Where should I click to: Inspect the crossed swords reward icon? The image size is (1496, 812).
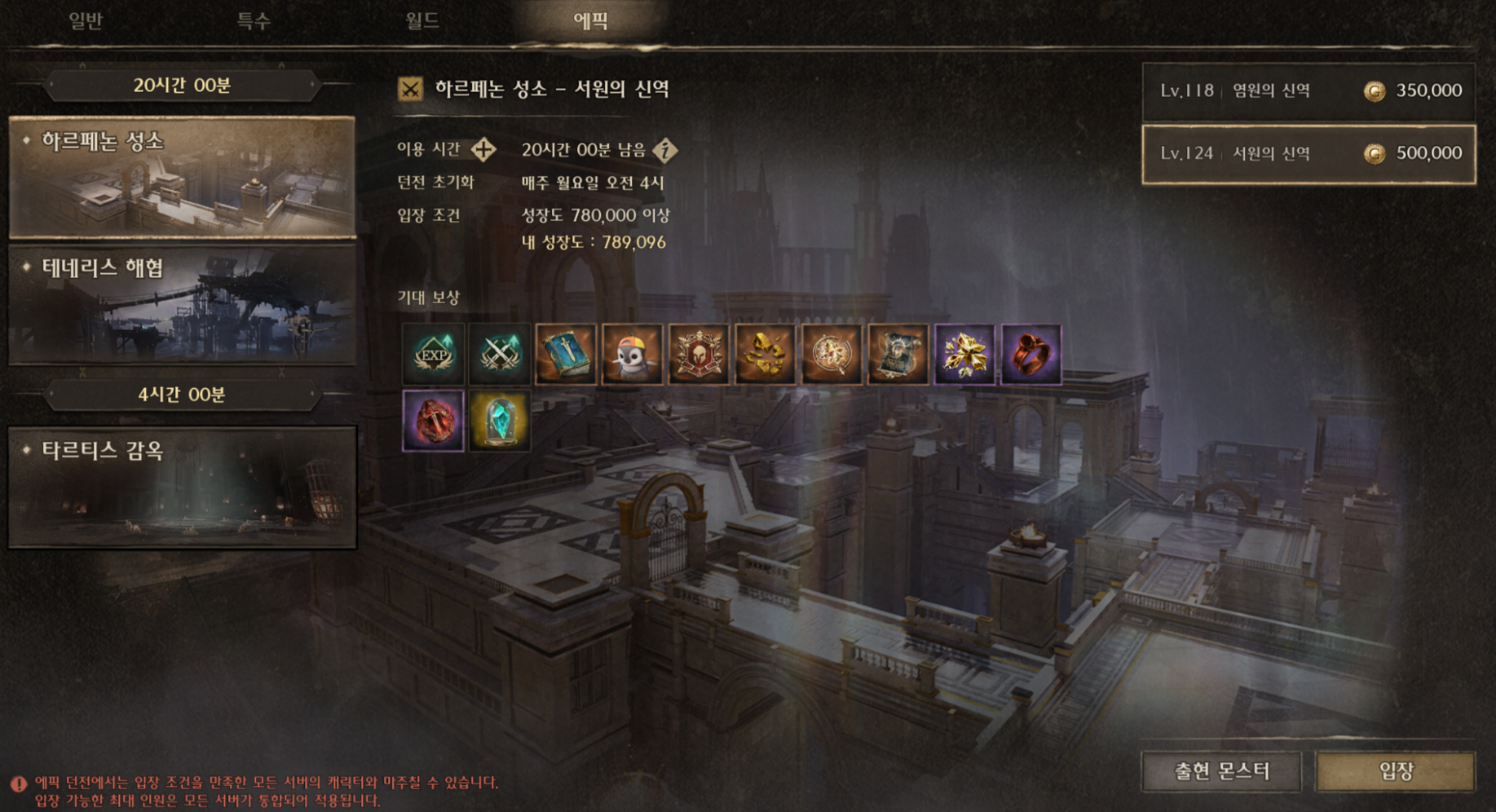500,354
